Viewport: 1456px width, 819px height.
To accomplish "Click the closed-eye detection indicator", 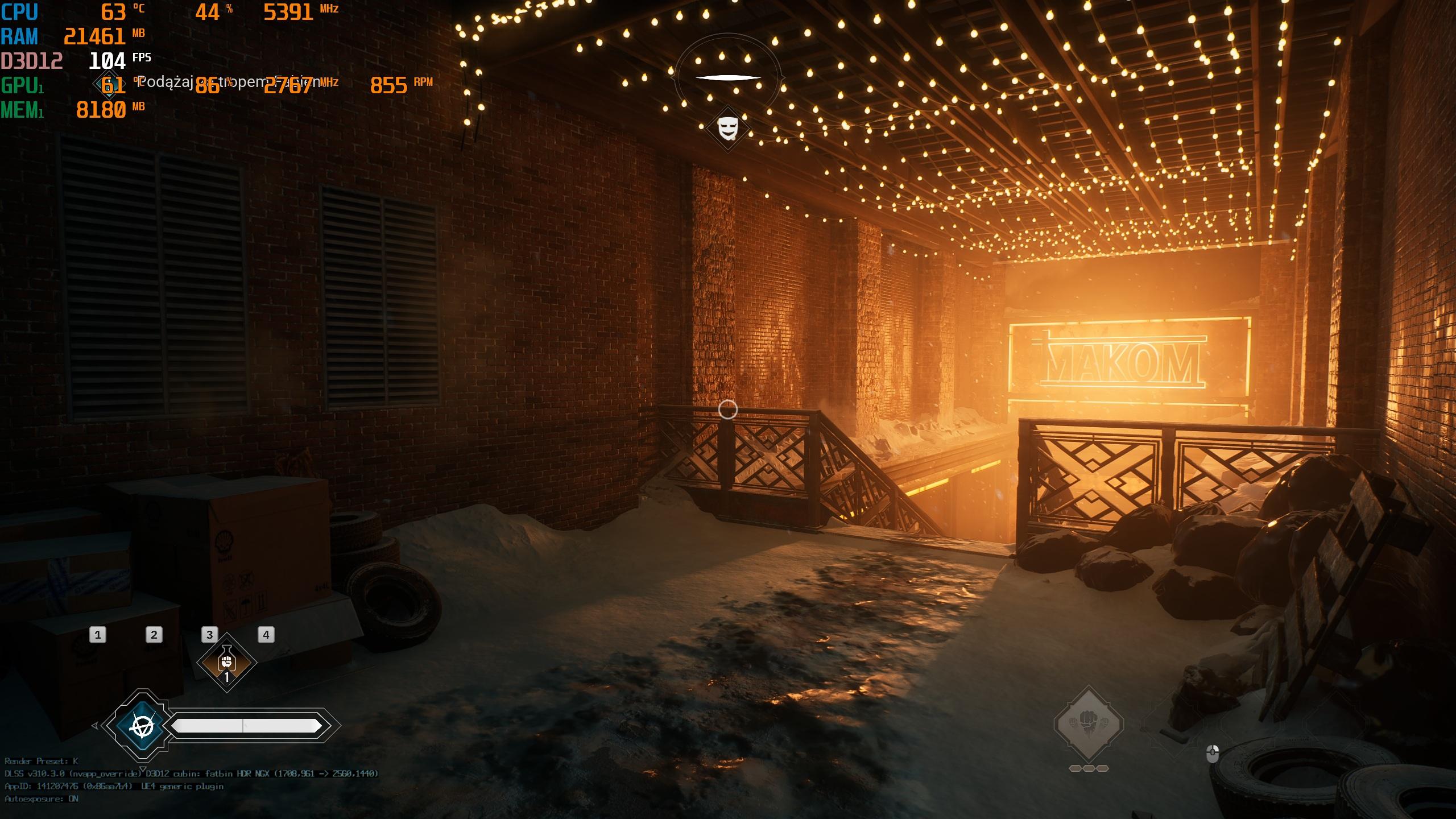I will click(x=727, y=77).
